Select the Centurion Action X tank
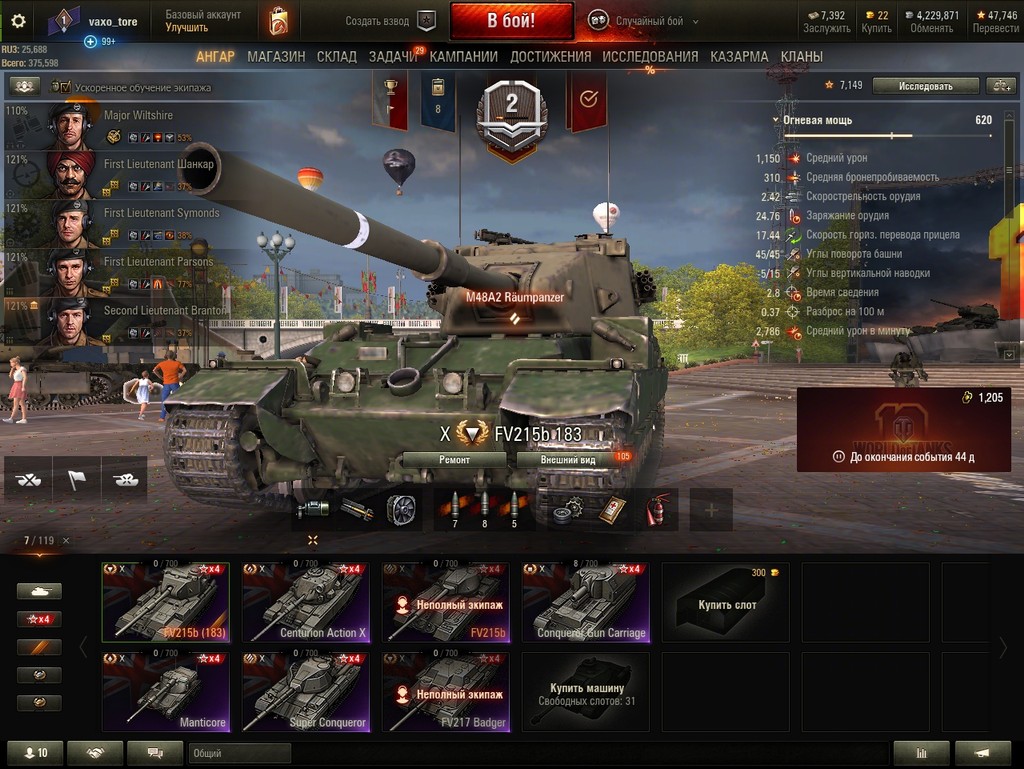The width and height of the screenshot is (1024, 769). coord(305,602)
